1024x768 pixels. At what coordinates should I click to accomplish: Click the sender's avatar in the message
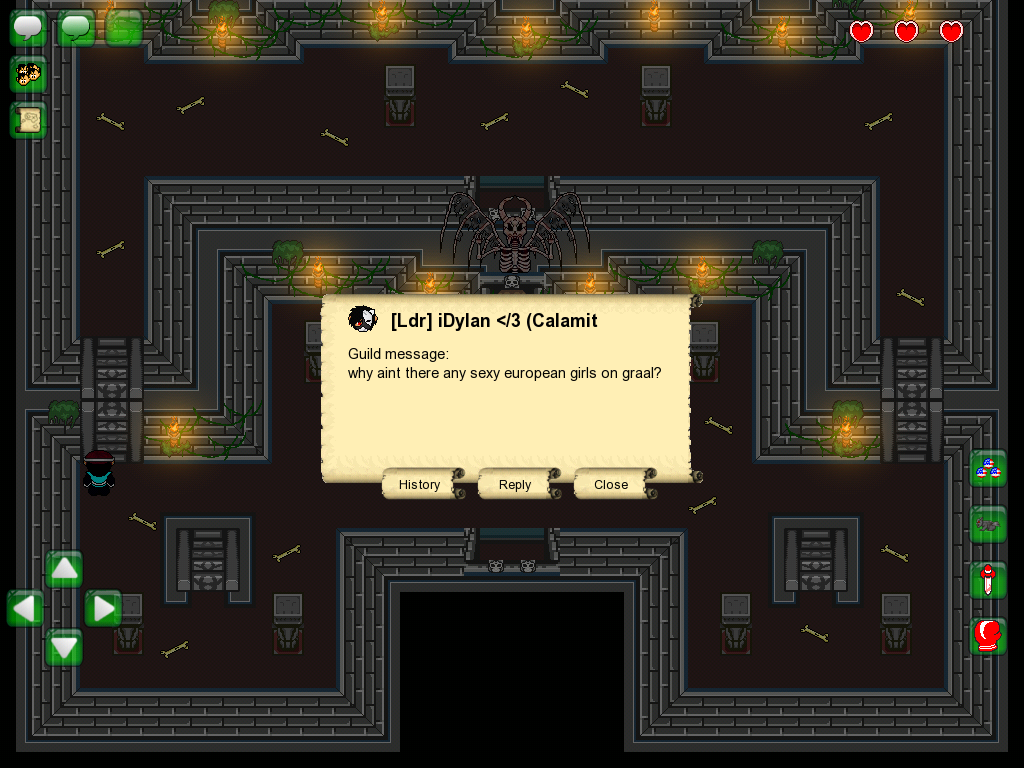362,320
